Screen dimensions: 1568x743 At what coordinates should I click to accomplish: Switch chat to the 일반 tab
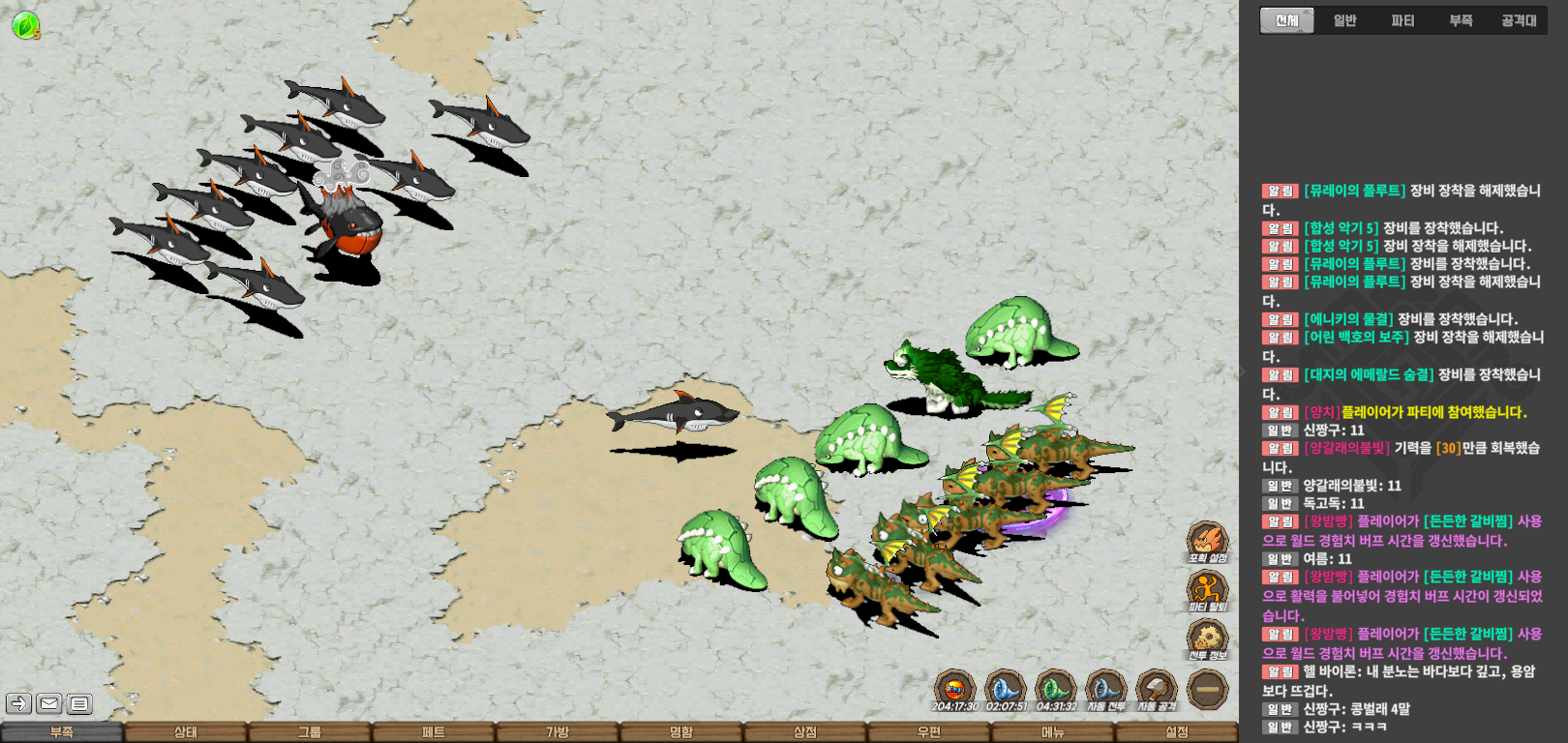pos(1344,20)
